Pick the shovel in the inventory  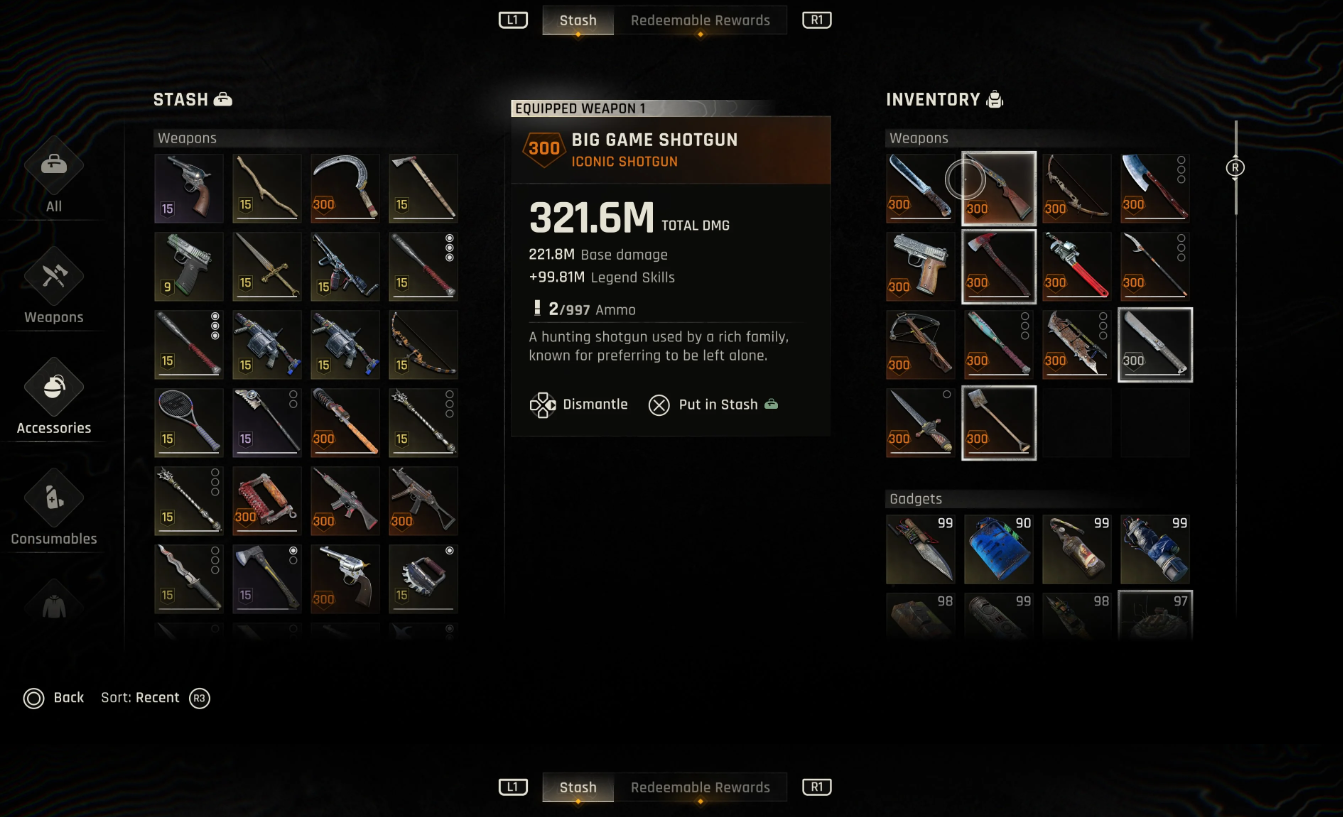[x=999, y=422]
